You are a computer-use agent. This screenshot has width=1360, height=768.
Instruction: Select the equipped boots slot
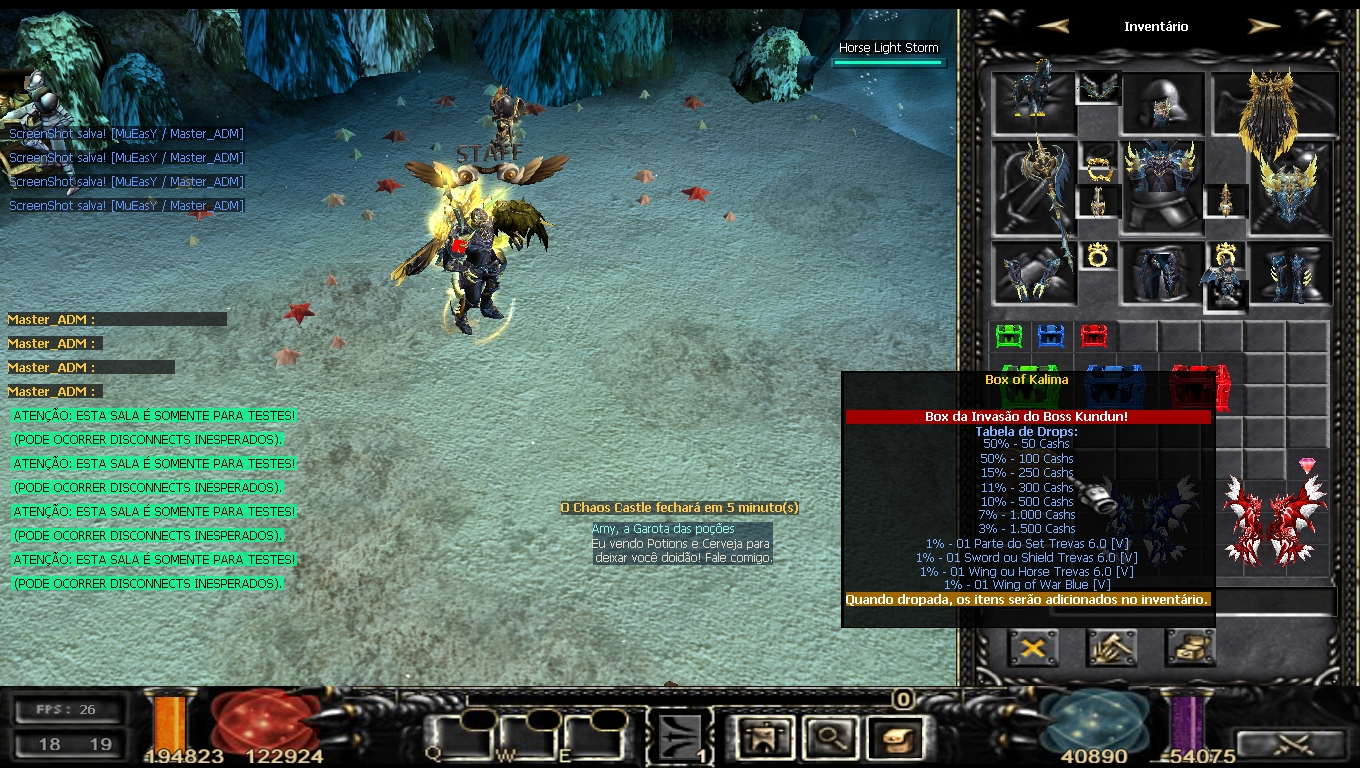pos(1290,272)
